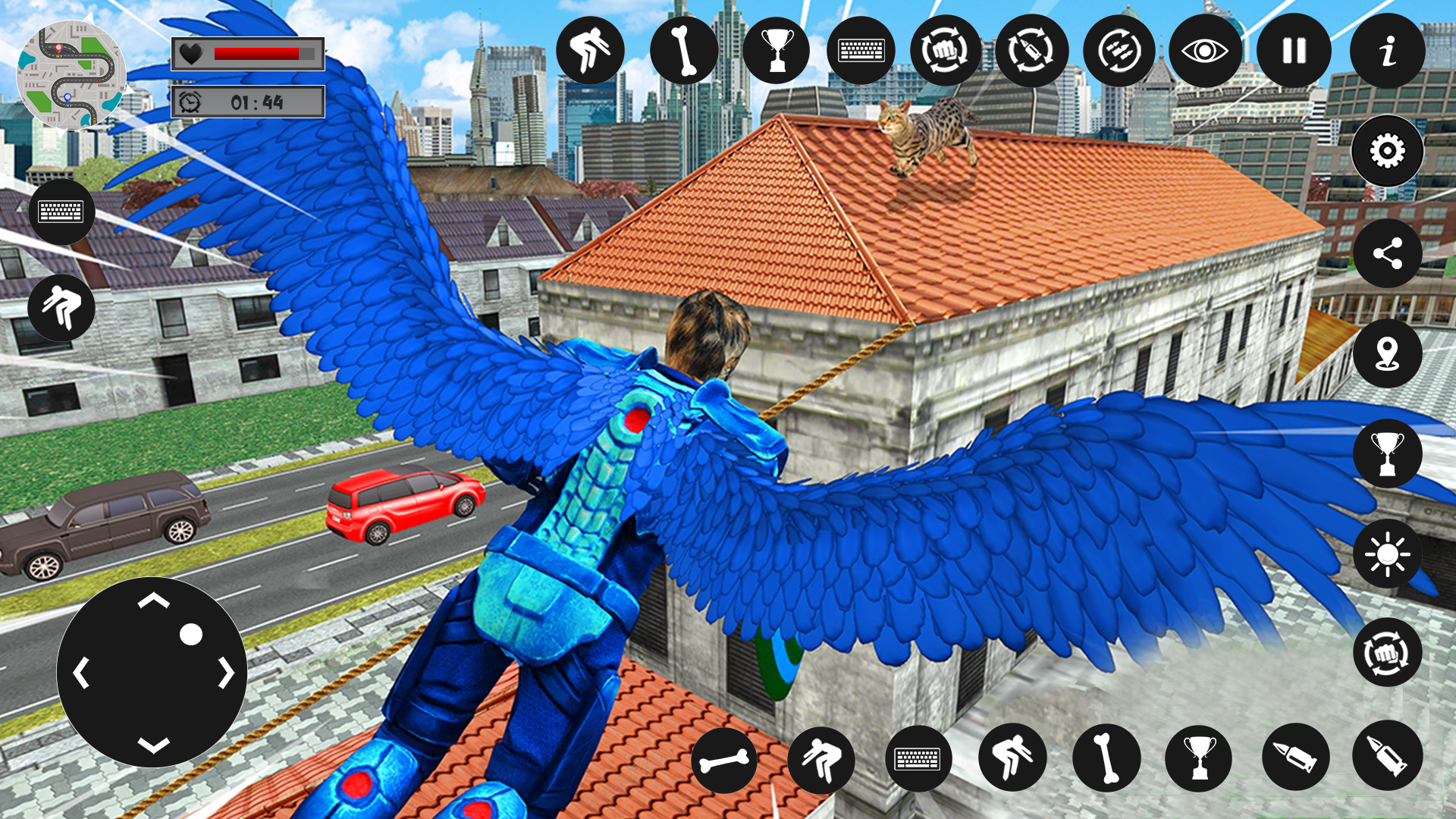Toggle the eye view icon

(x=1205, y=51)
